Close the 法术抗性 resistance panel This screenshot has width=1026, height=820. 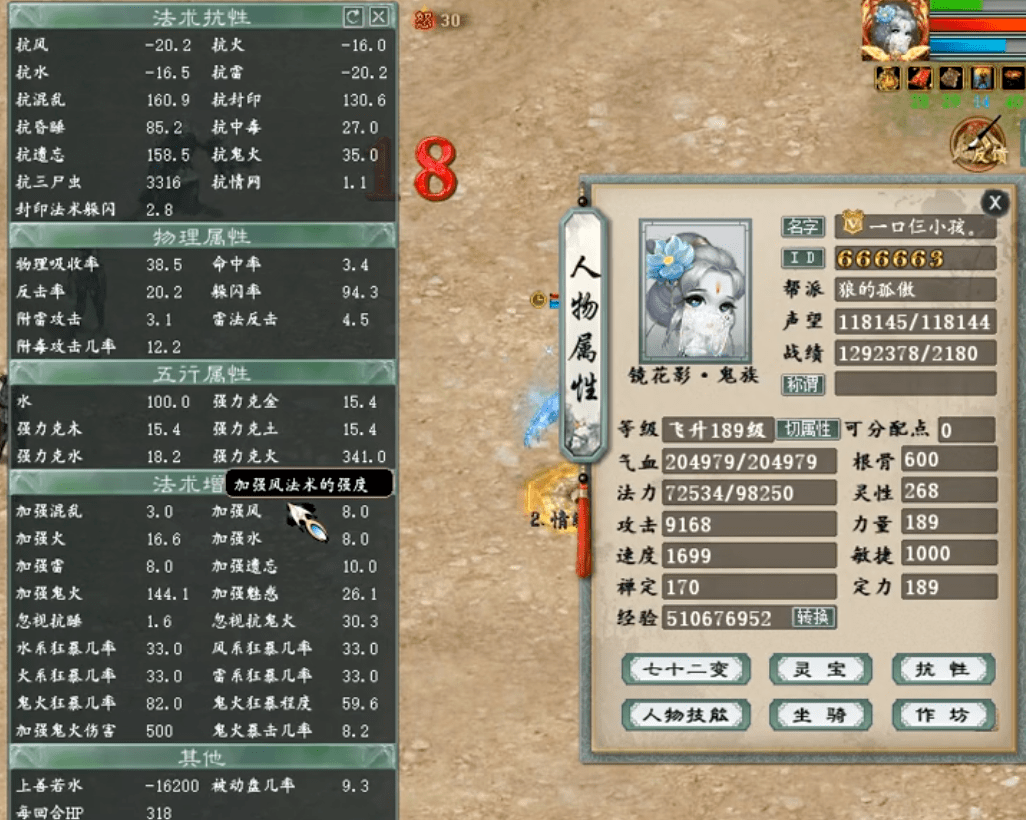click(378, 17)
